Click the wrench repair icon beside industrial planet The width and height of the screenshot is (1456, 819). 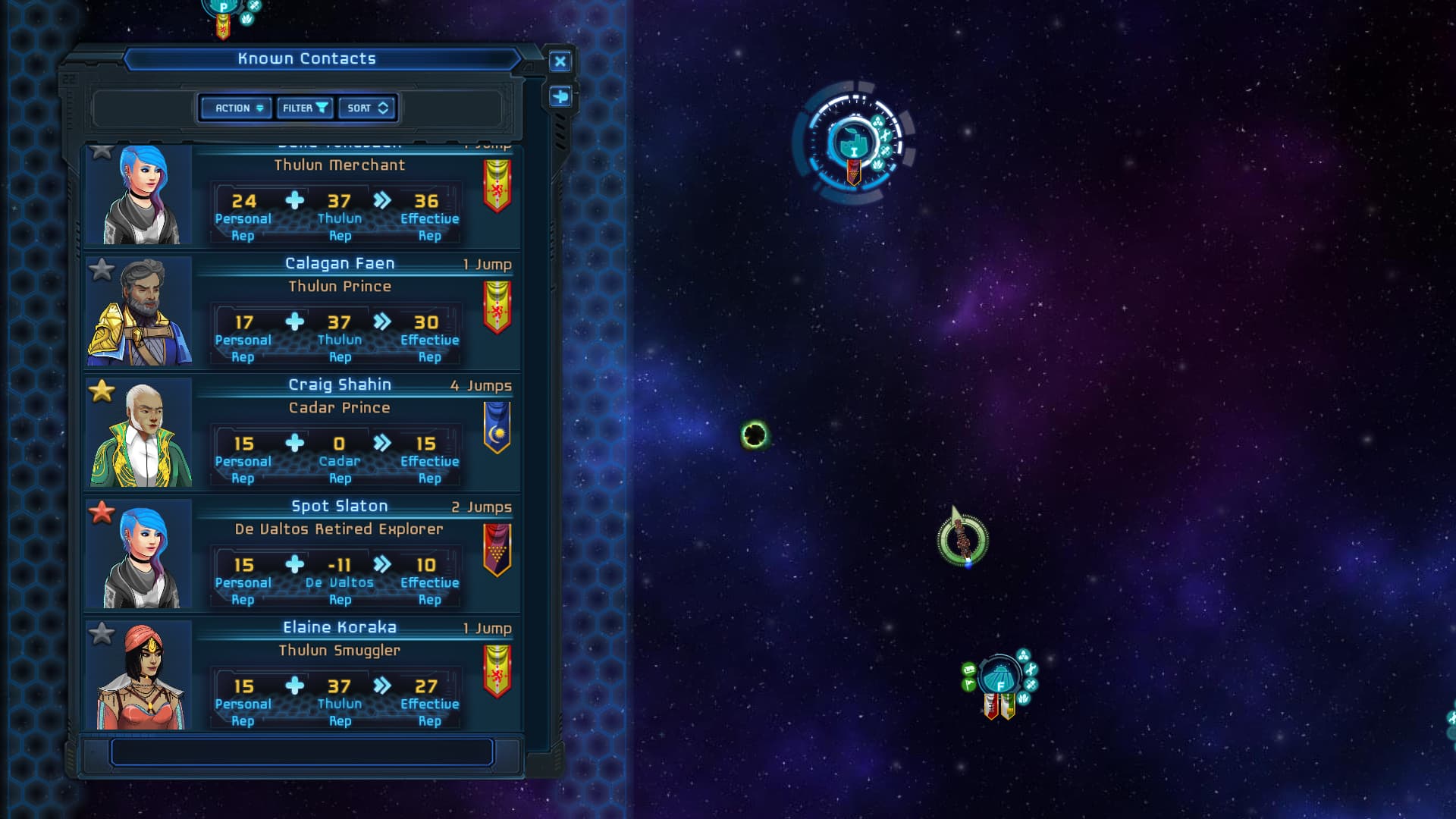(x=886, y=135)
